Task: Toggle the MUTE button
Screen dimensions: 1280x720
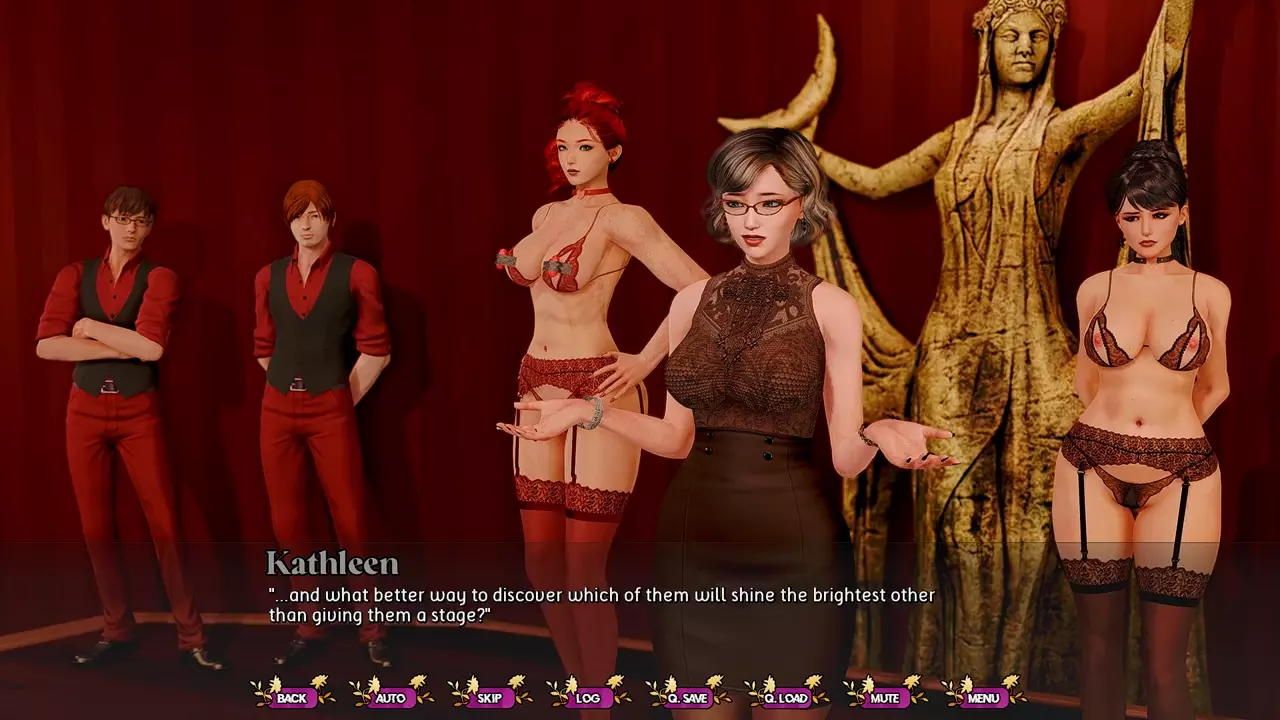Action: (885, 697)
